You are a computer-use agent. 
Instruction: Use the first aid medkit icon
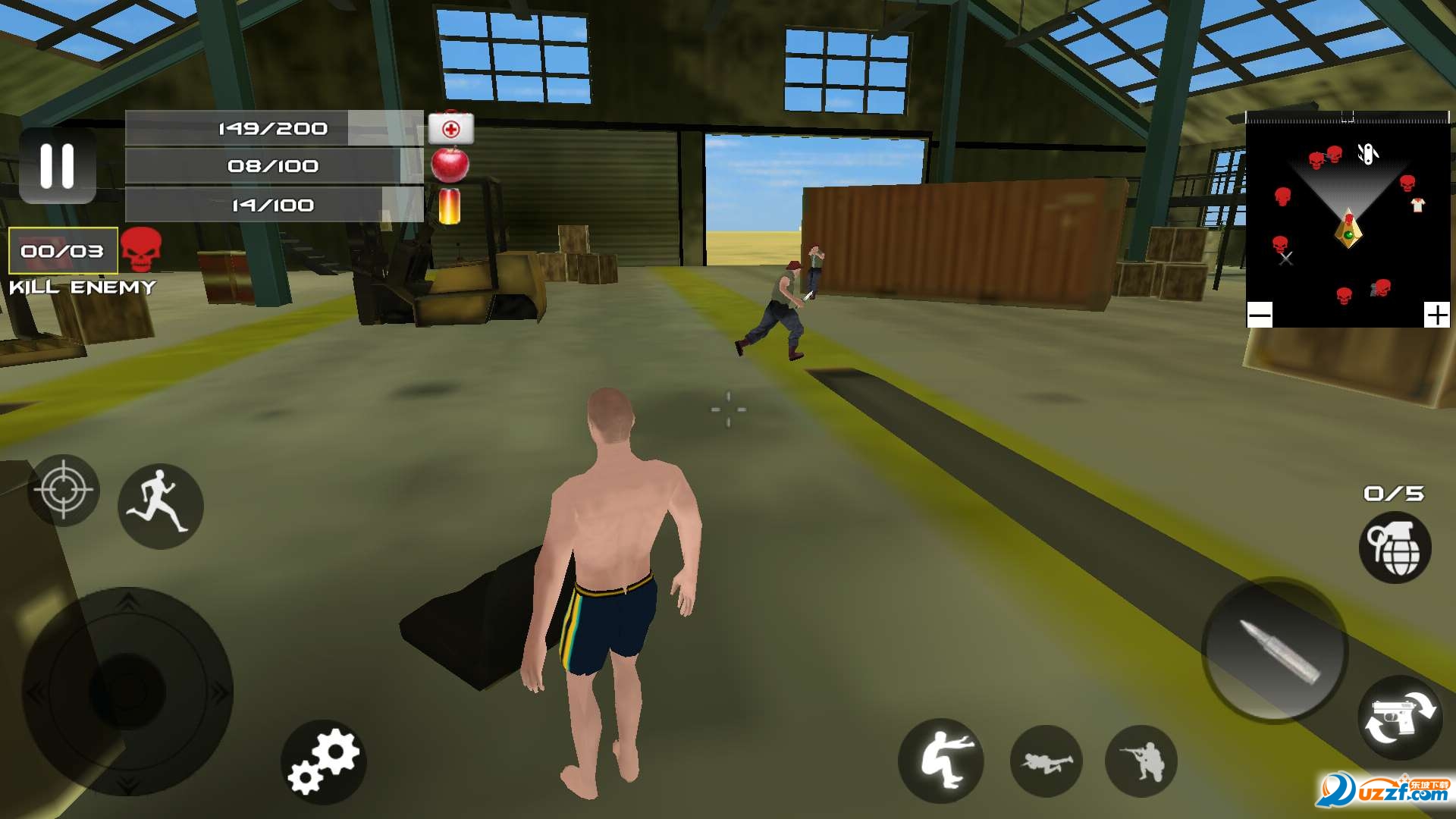pyautogui.click(x=450, y=128)
